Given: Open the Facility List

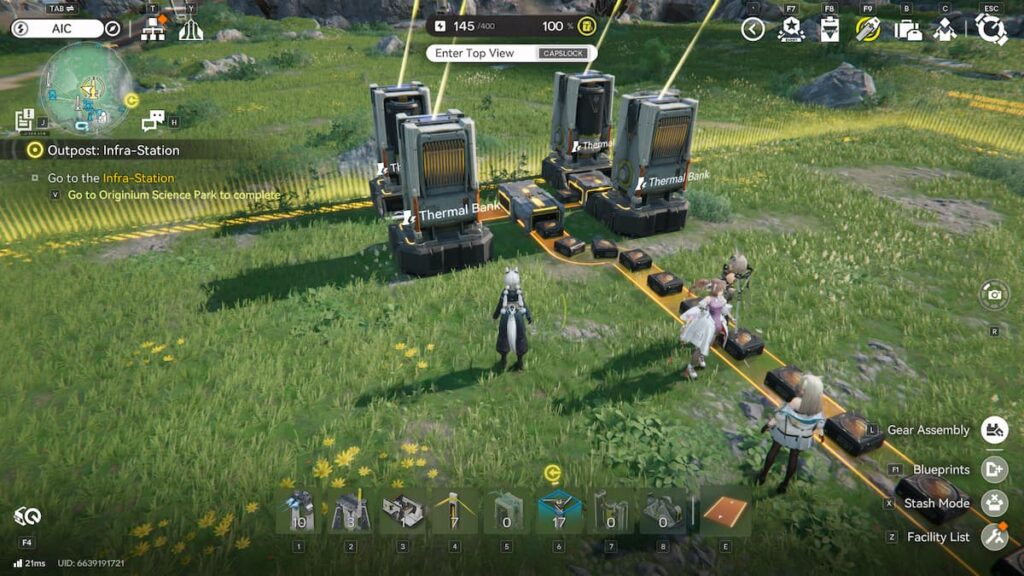Looking at the screenshot, I should click(993, 537).
